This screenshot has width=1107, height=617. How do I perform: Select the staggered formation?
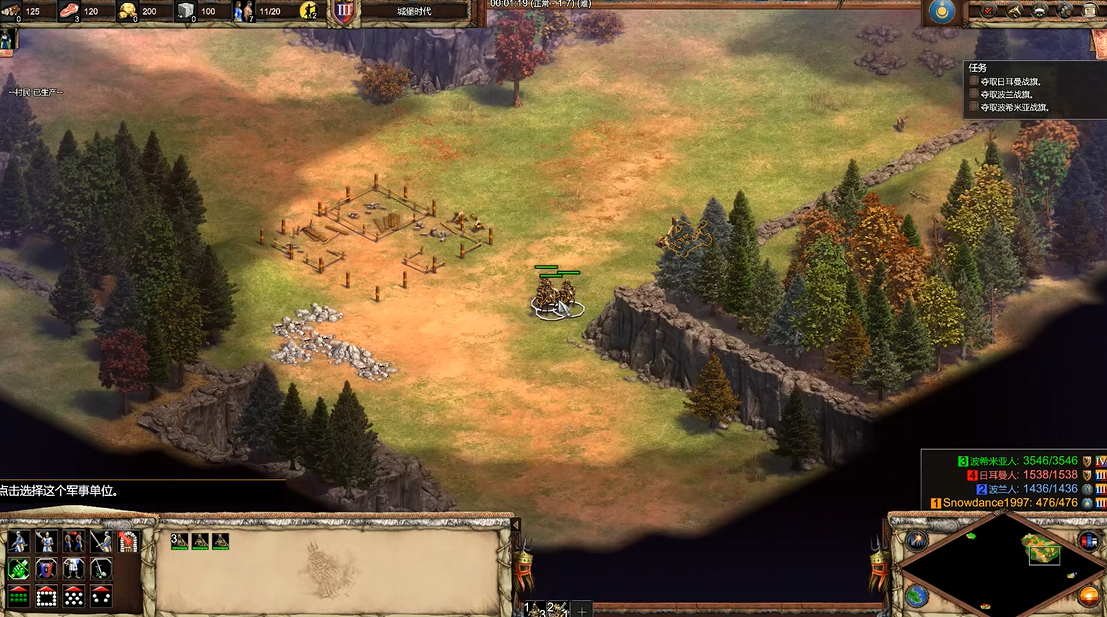tap(73, 596)
